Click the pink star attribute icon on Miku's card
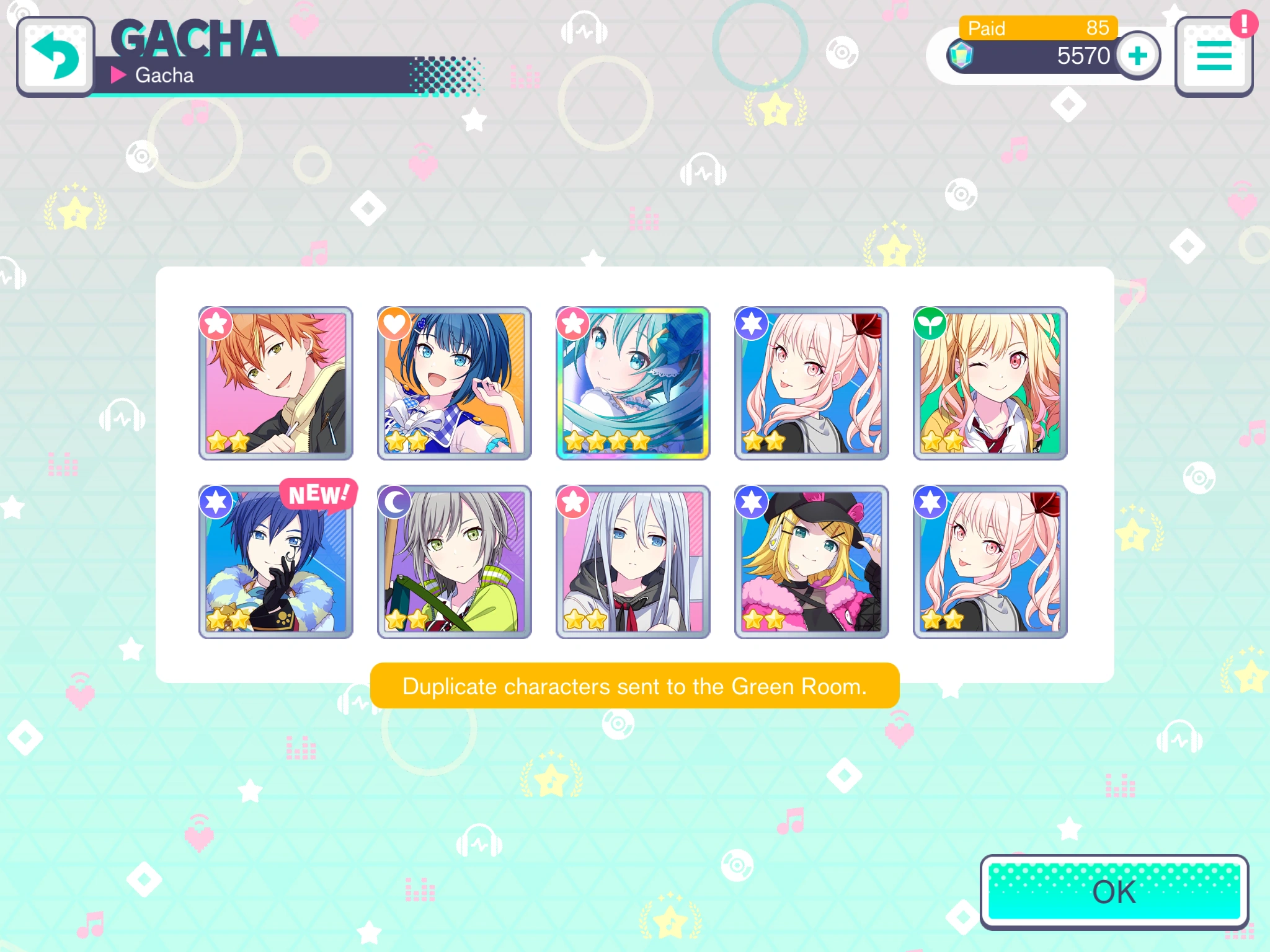 tap(574, 323)
